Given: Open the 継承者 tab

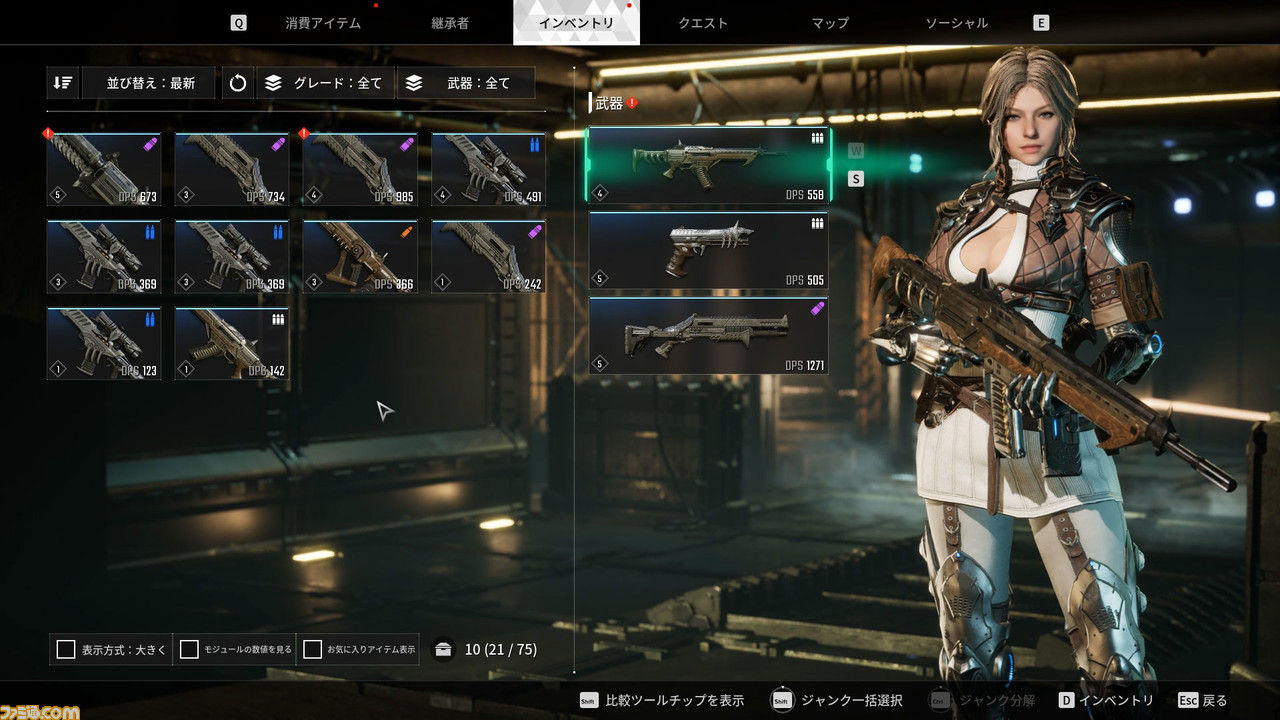Looking at the screenshot, I should click(x=450, y=23).
